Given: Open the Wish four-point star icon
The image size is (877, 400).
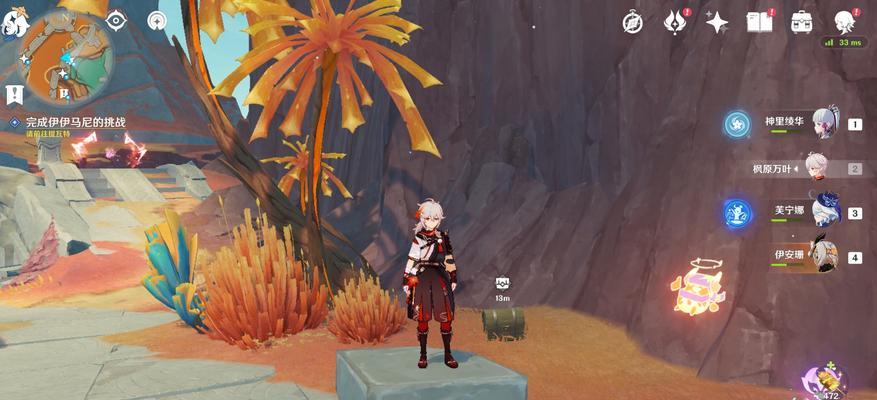Looking at the screenshot, I should pyautogui.click(x=717, y=22).
